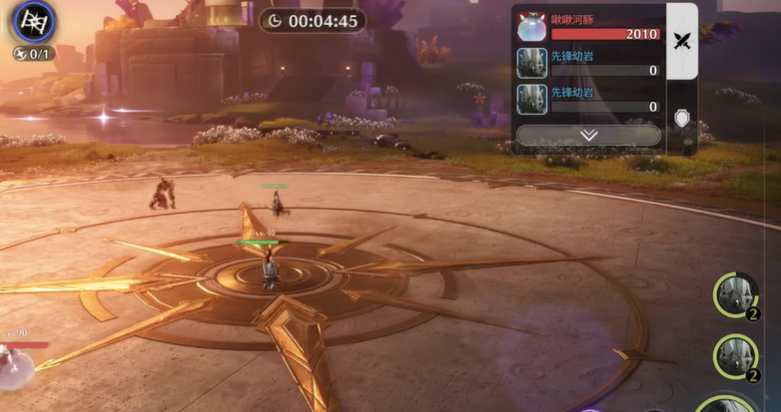Select the blue-ringed rune icon
Image resolution: width=781 pixels, height=412 pixels.
(33, 21)
